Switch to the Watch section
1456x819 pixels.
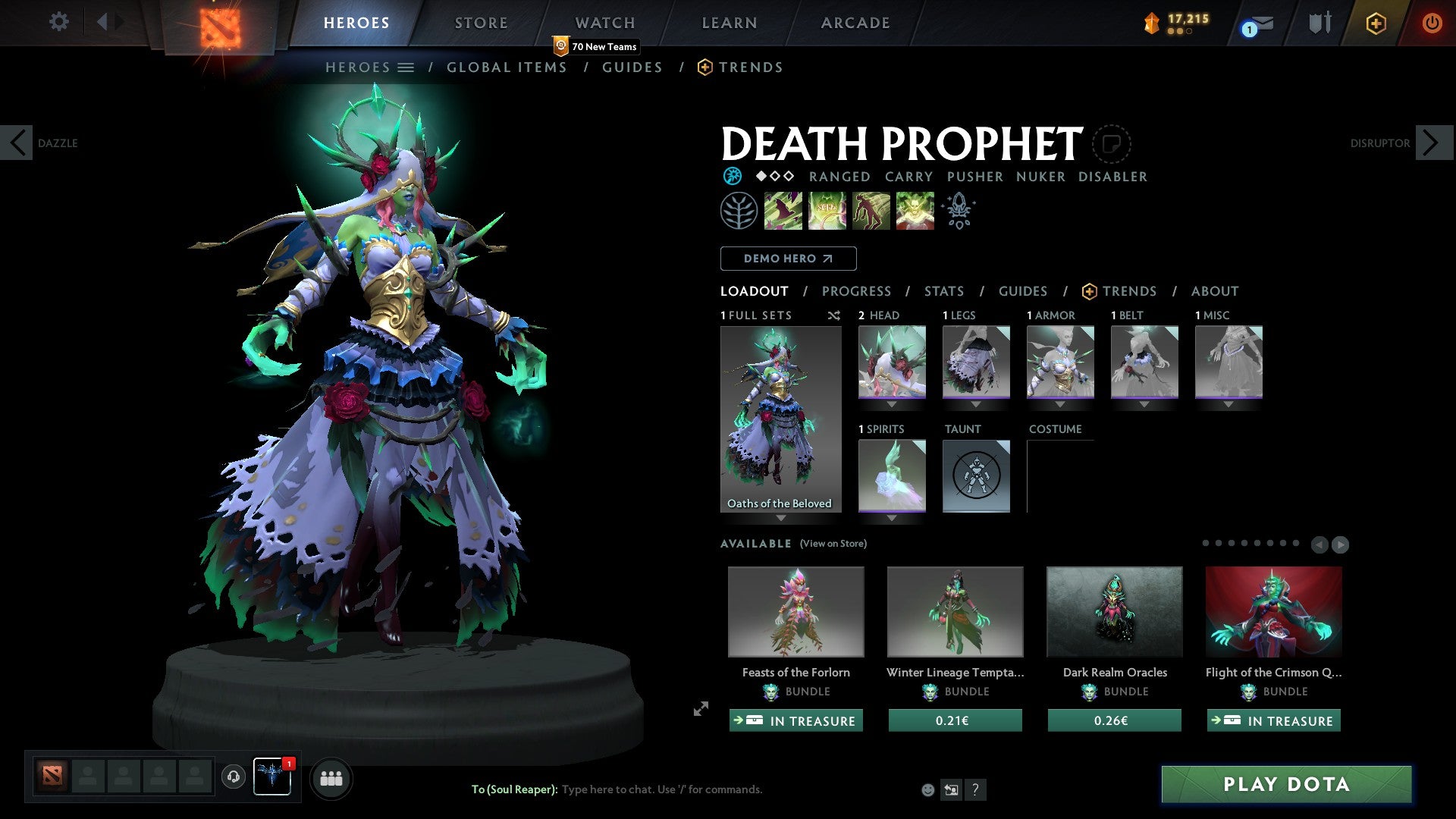(604, 23)
